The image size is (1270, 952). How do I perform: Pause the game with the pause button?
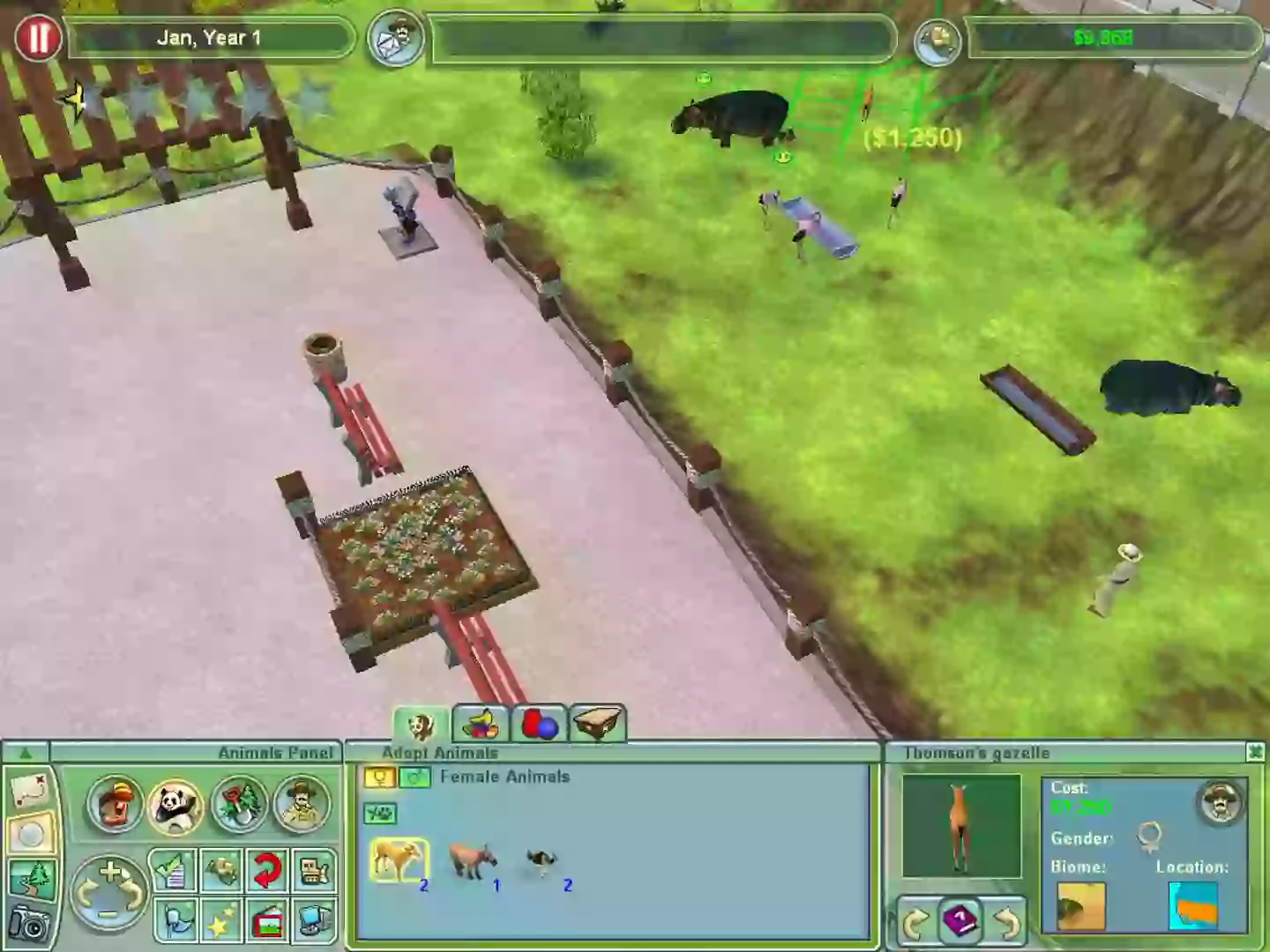pos(38,38)
